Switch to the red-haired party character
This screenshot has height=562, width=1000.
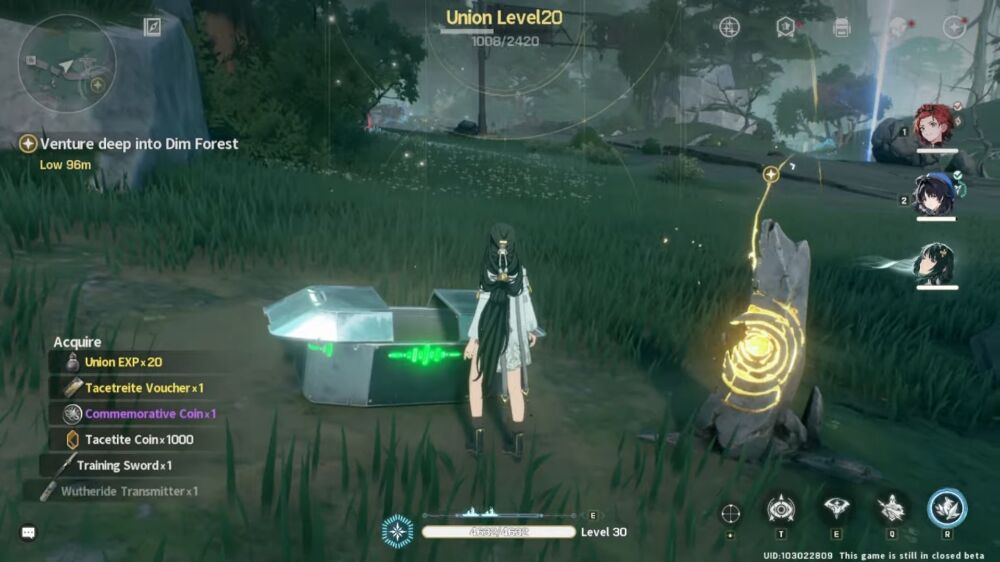click(x=936, y=126)
